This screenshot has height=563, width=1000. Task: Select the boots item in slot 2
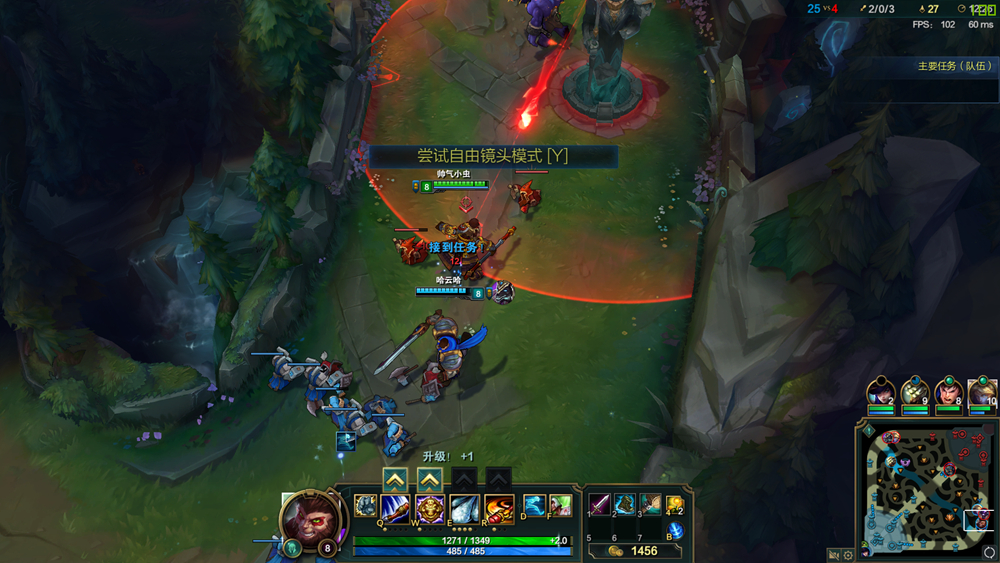click(x=625, y=504)
